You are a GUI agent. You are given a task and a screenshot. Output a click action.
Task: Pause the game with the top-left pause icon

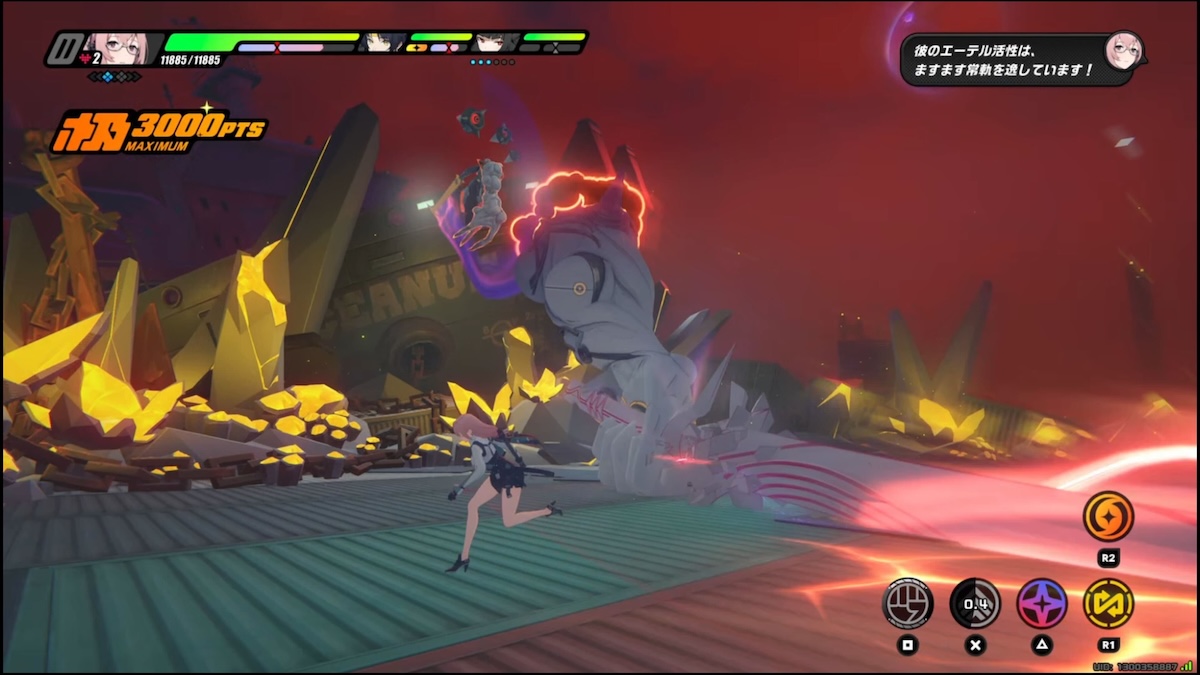point(65,48)
